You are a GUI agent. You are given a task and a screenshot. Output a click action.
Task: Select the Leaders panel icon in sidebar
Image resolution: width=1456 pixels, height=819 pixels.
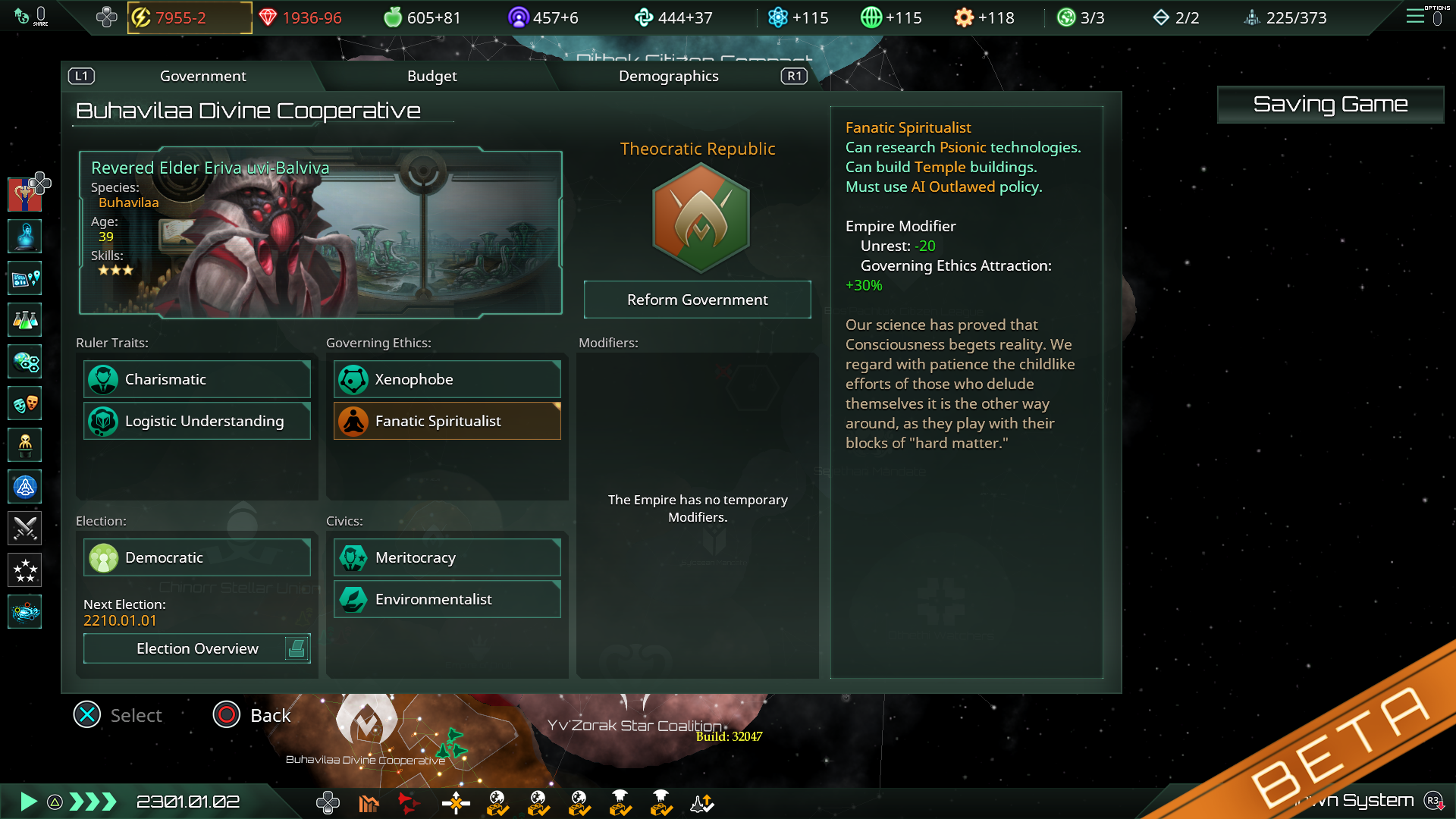(24, 445)
